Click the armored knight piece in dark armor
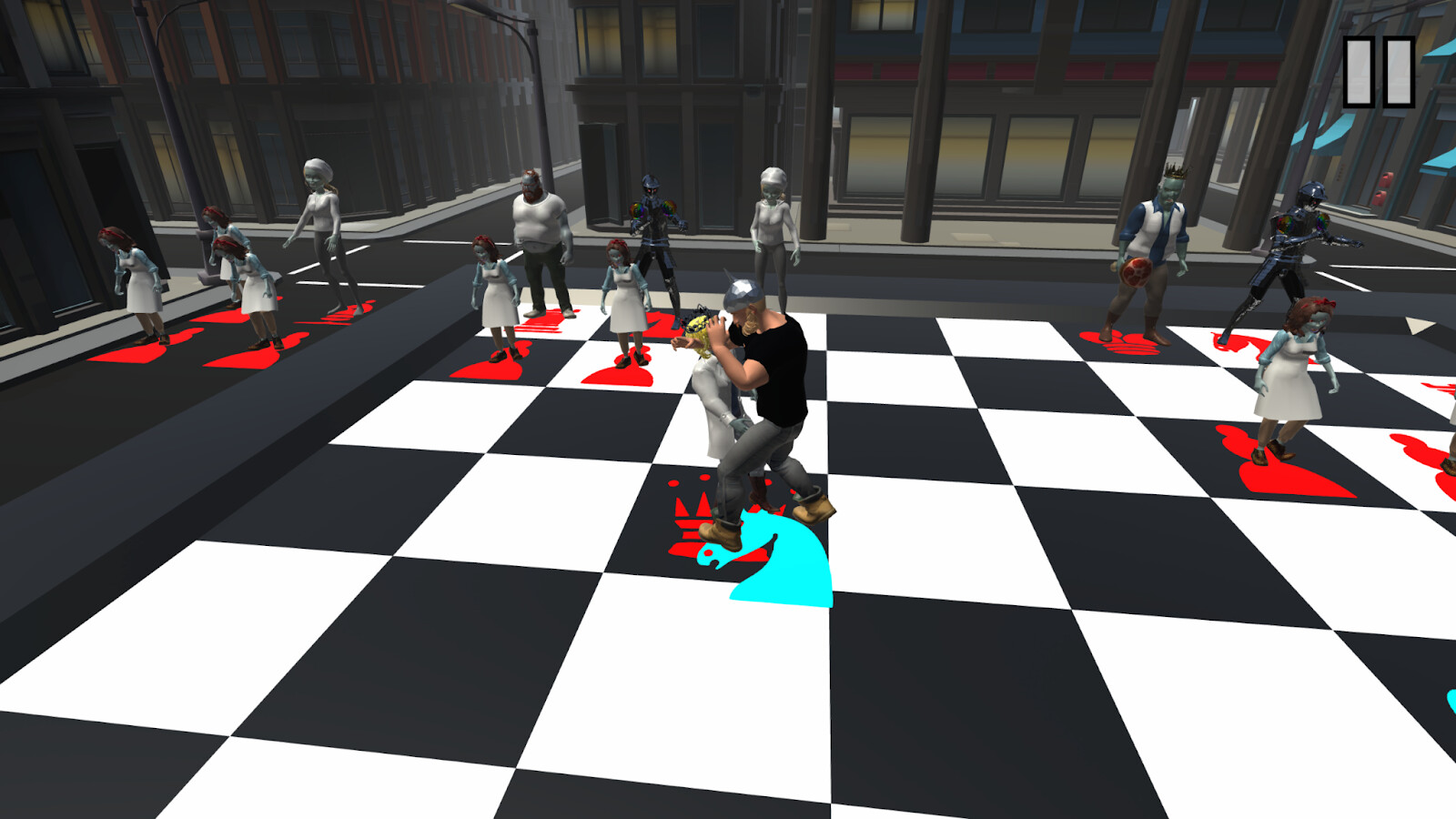1456x819 pixels. (655, 237)
